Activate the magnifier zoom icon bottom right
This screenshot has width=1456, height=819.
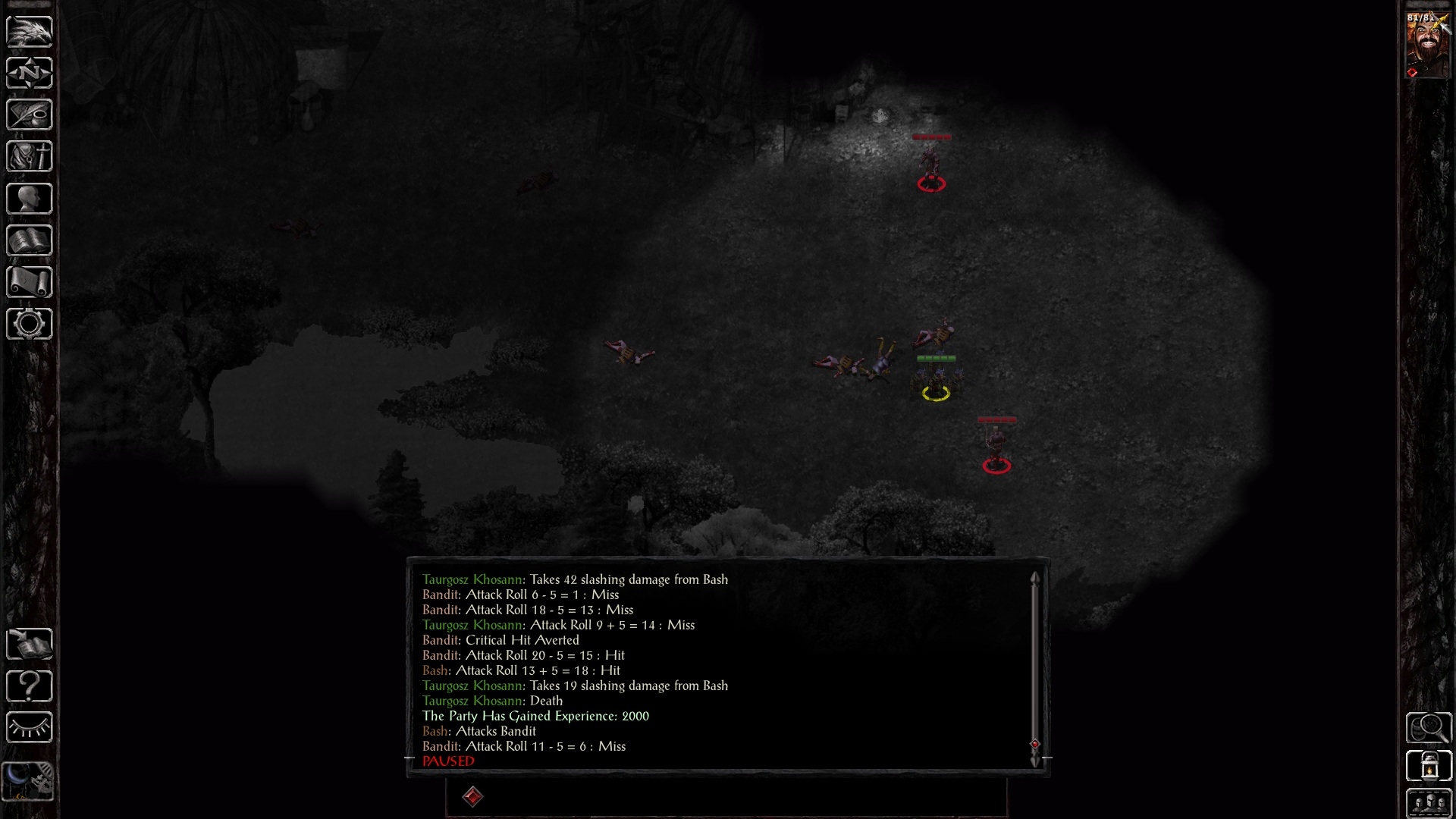click(x=1429, y=726)
